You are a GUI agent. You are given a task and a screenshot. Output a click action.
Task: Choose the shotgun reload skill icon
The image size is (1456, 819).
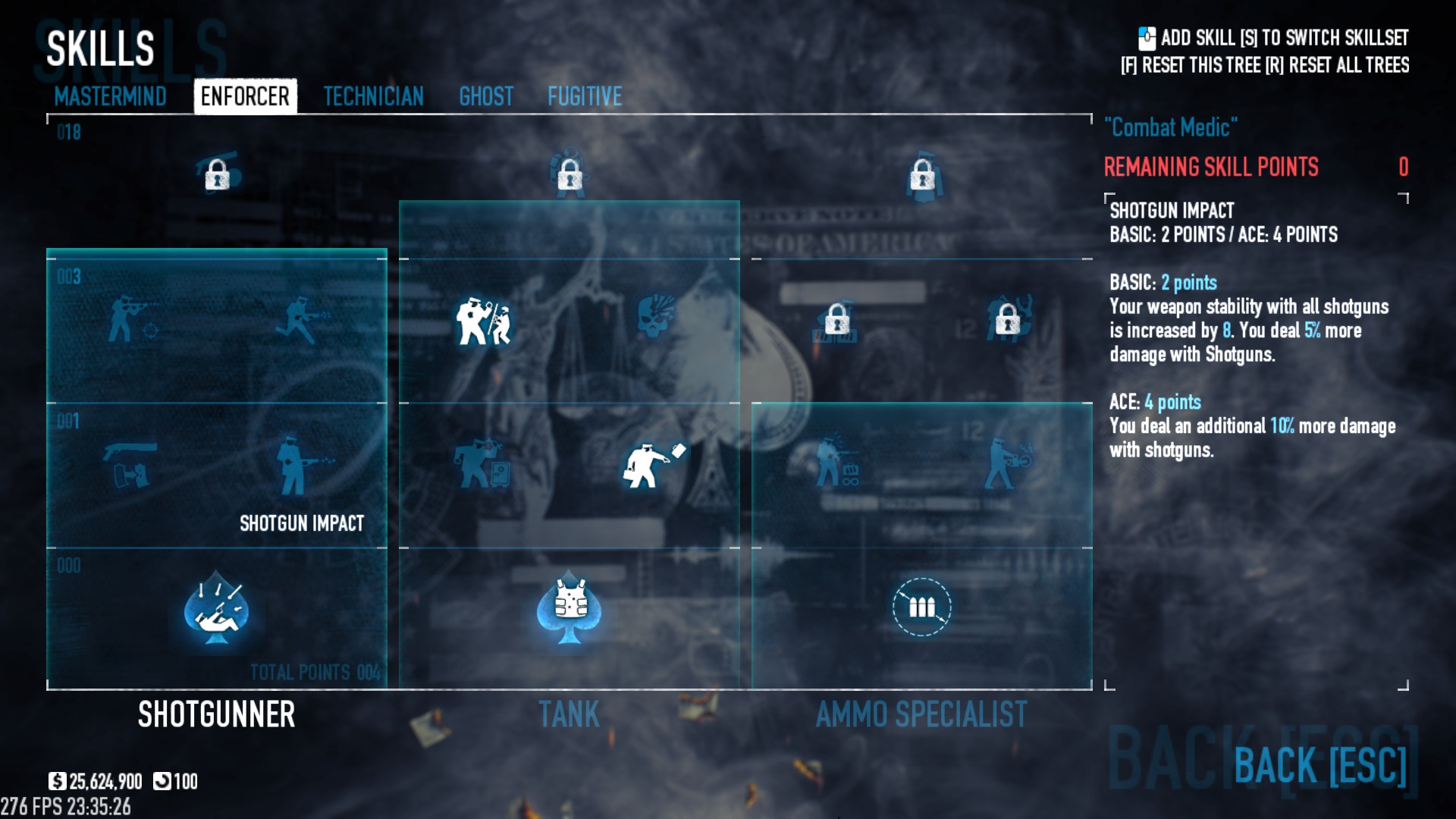(x=130, y=464)
